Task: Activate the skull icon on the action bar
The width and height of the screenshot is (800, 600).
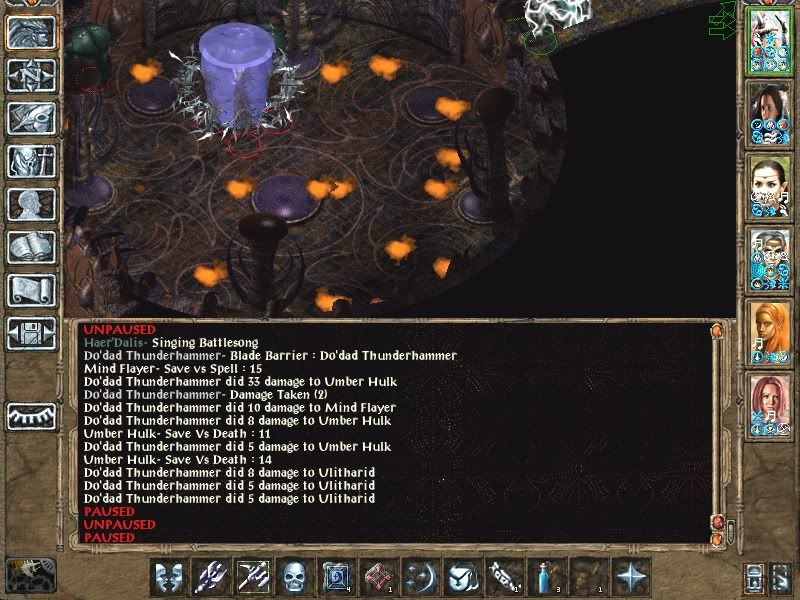Action: [294, 577]
